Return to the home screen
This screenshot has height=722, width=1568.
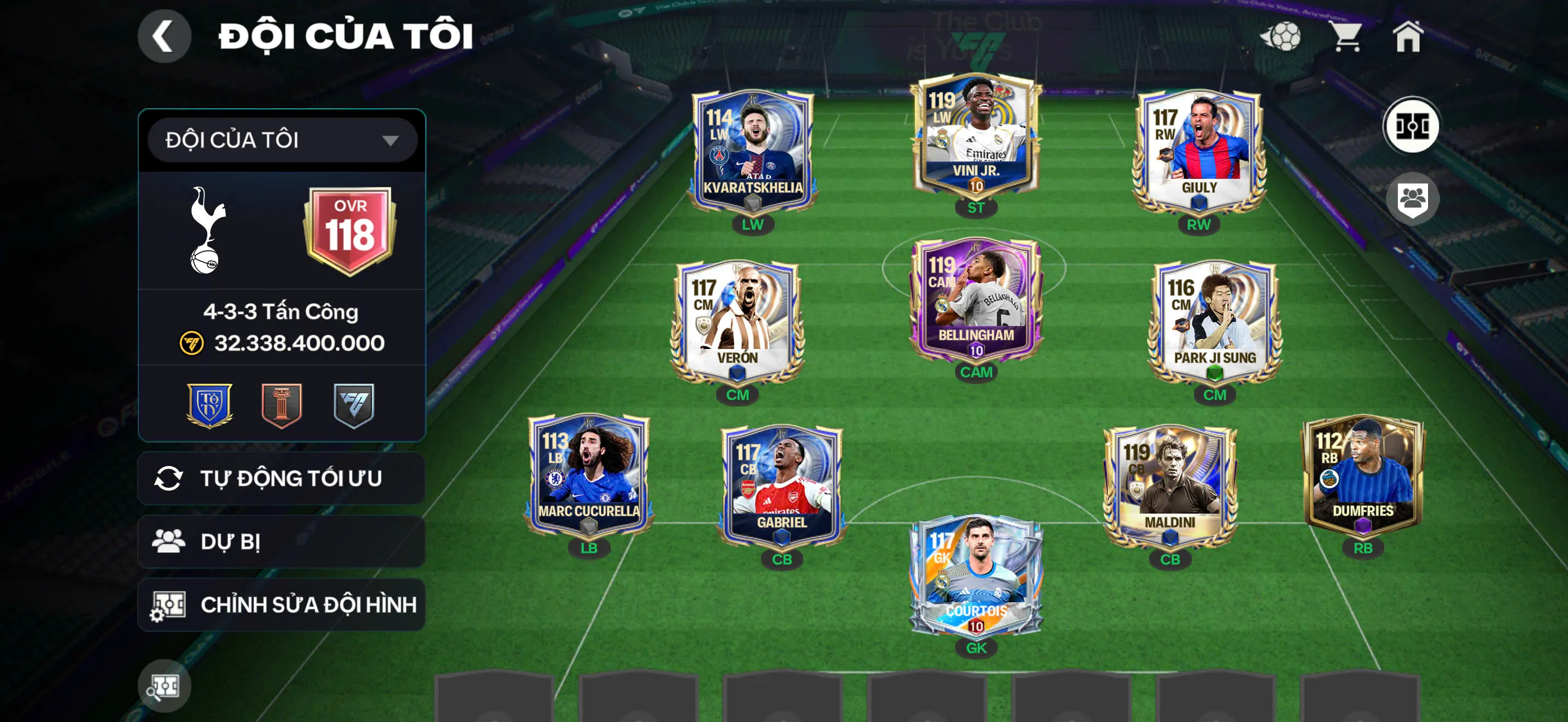(x=1407, y=37)
